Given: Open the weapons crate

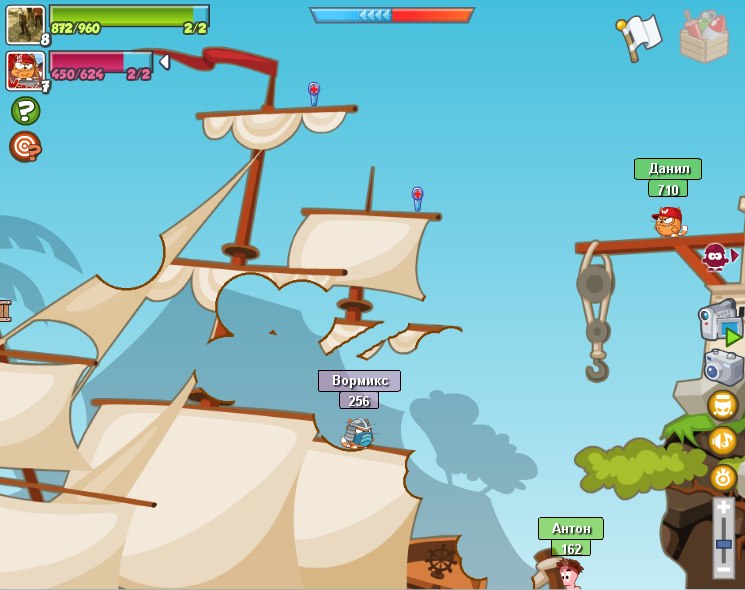Looking at the screenshot, I should 703,37.
